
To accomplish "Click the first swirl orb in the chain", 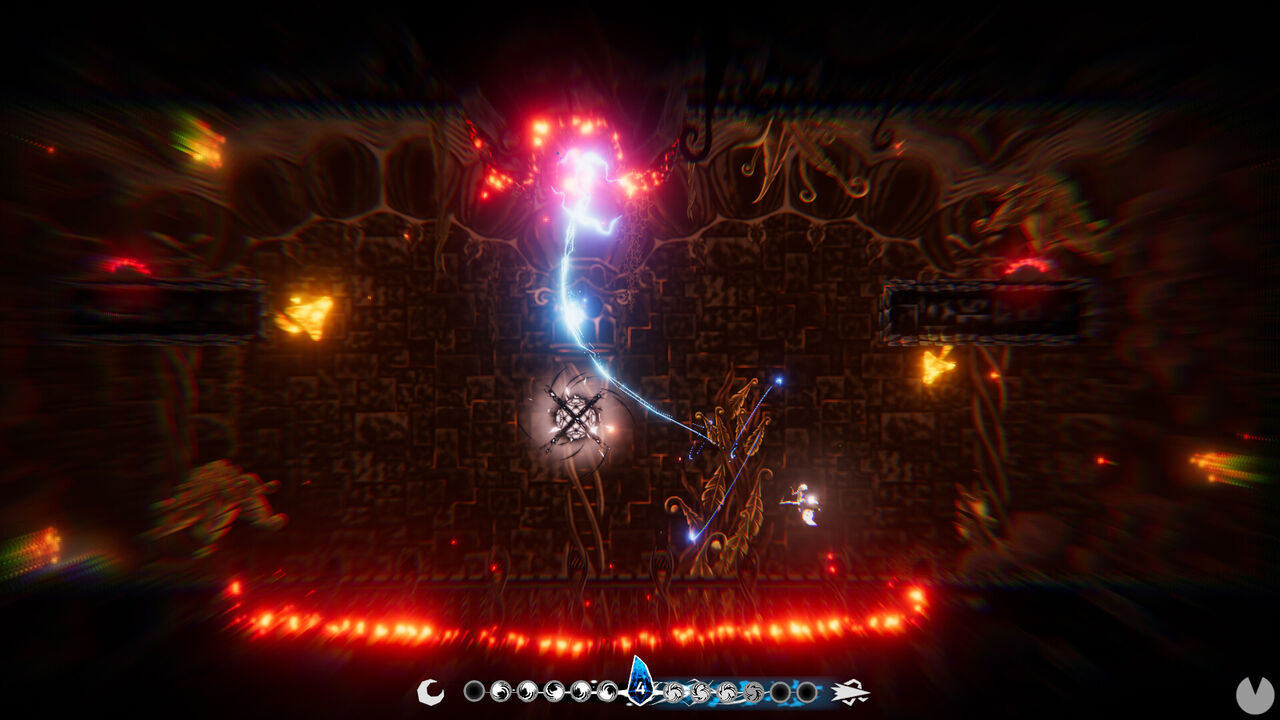I will click(500, 689).
